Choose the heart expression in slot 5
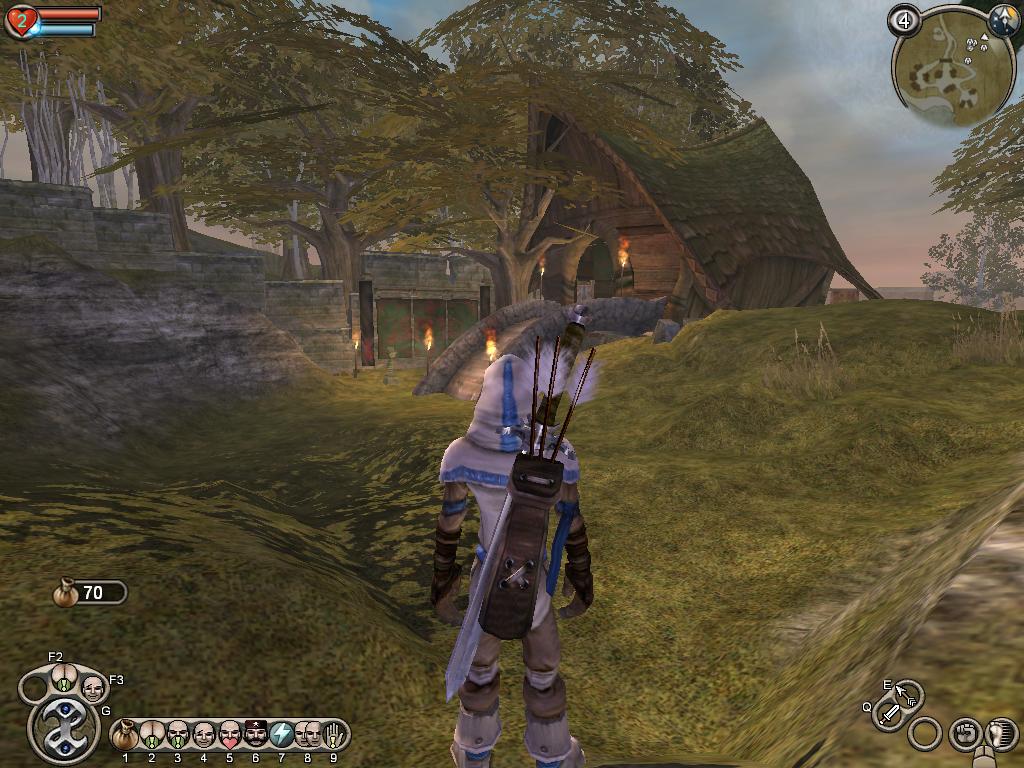The image size is (1024, 768). pyautogui.click(x=230, y=735)
